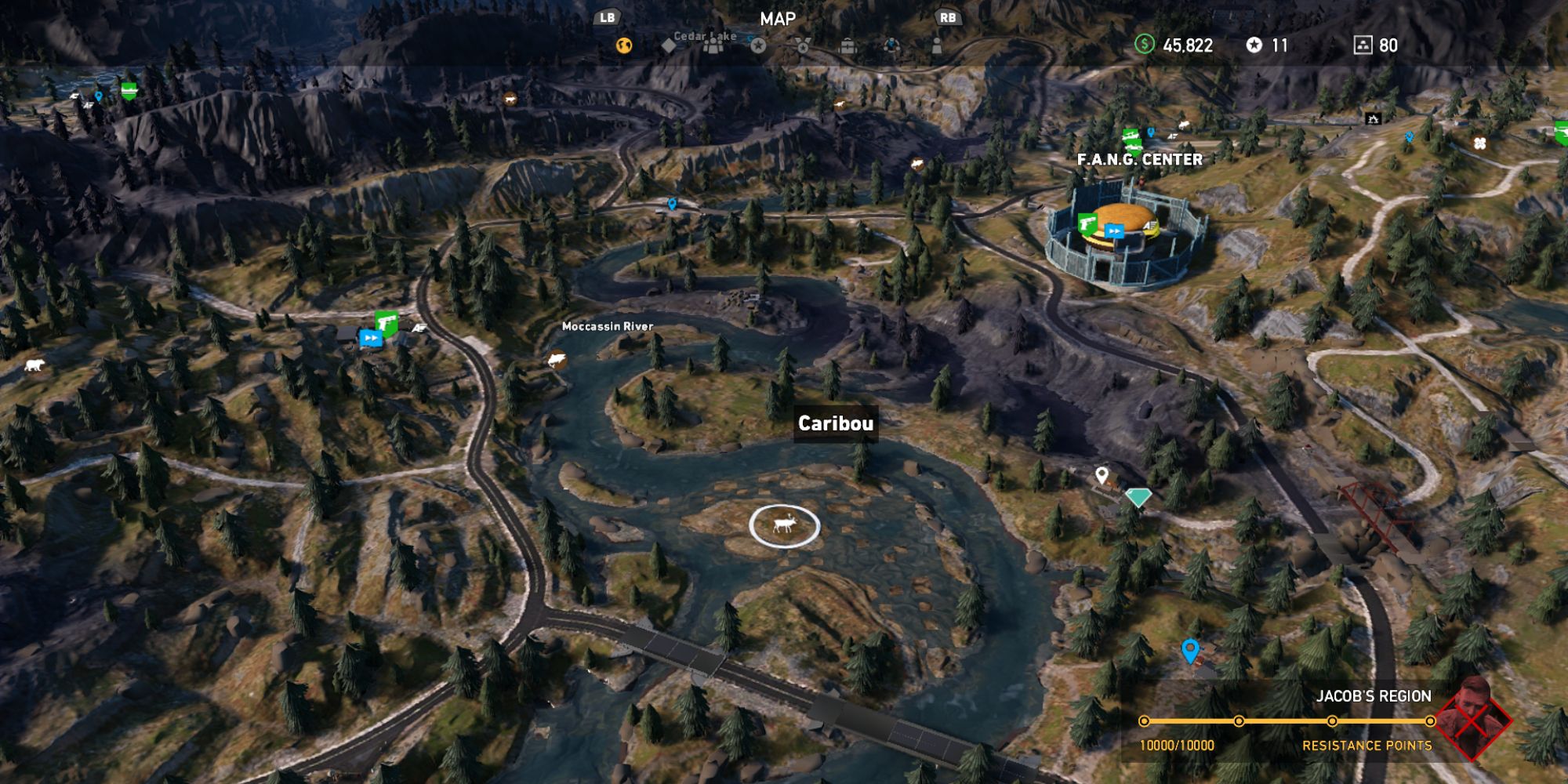Open the character tab on the top bar

click(937, 47)
